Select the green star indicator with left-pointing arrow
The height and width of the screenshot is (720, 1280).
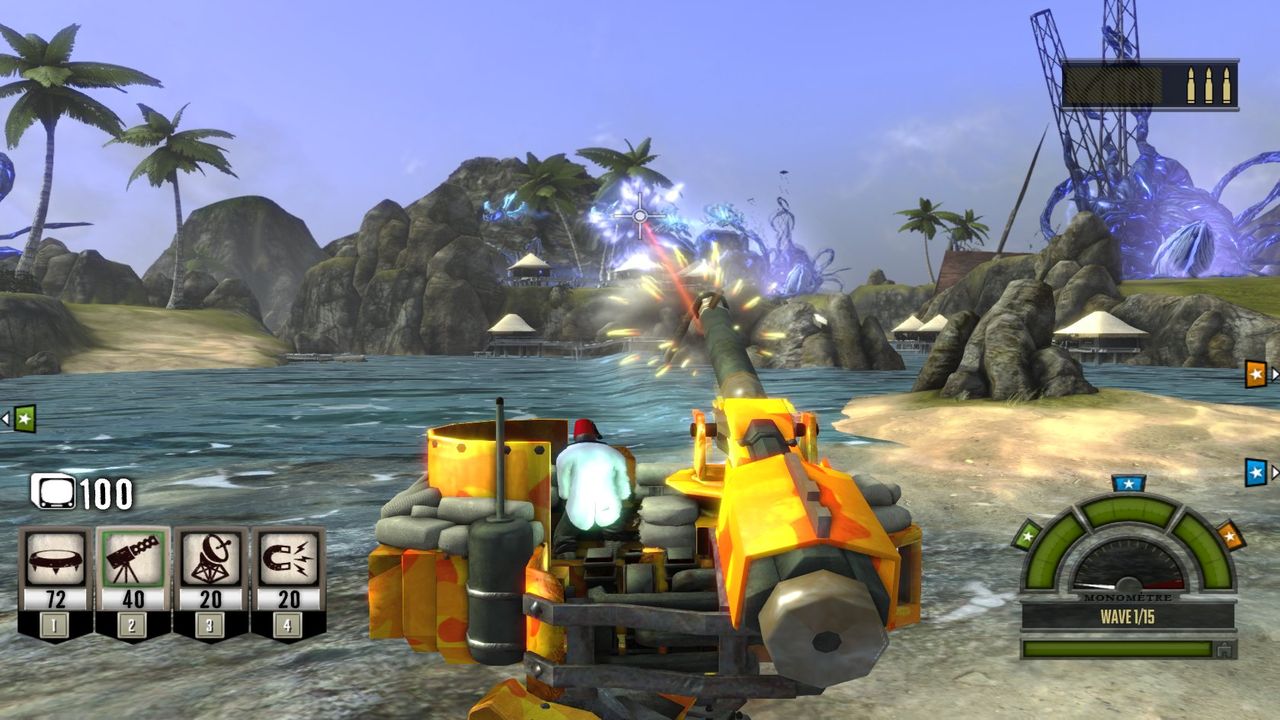coord(23,418)
